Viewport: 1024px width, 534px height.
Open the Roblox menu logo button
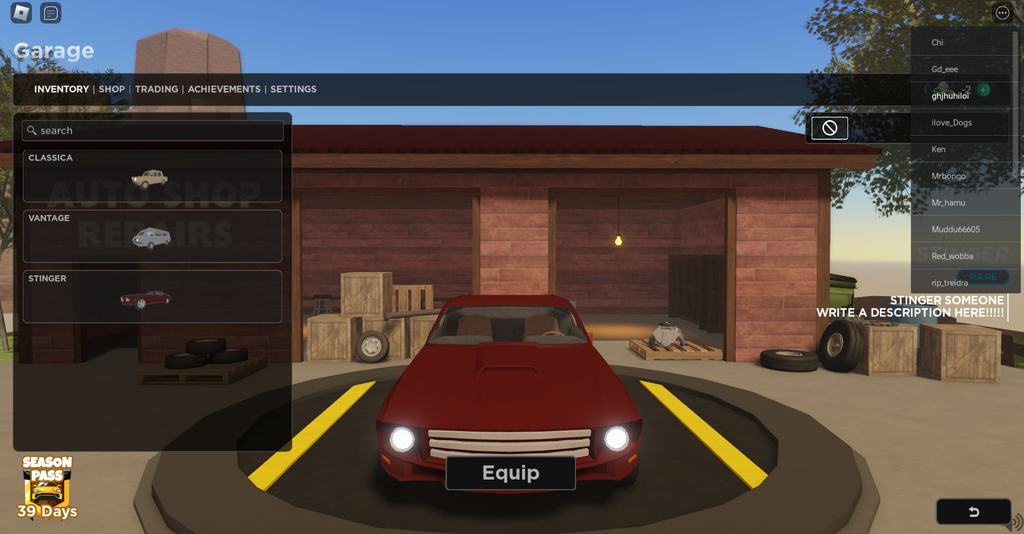pyautogui.click(x=21, y=13)
